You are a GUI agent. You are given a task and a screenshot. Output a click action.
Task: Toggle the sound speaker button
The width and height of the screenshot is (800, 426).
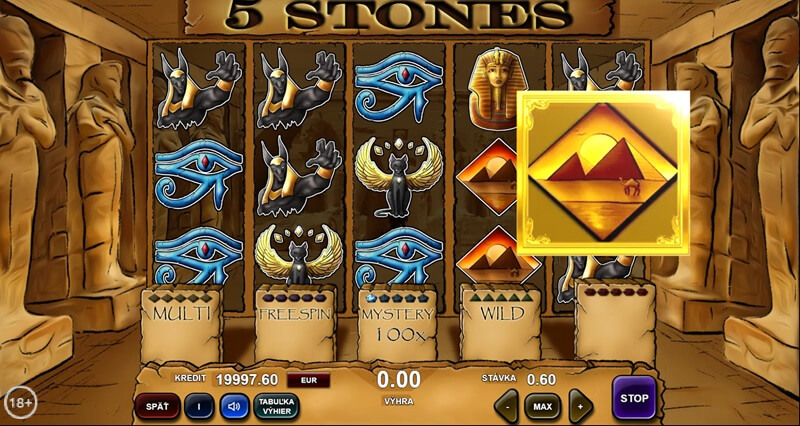coord(234,406)
